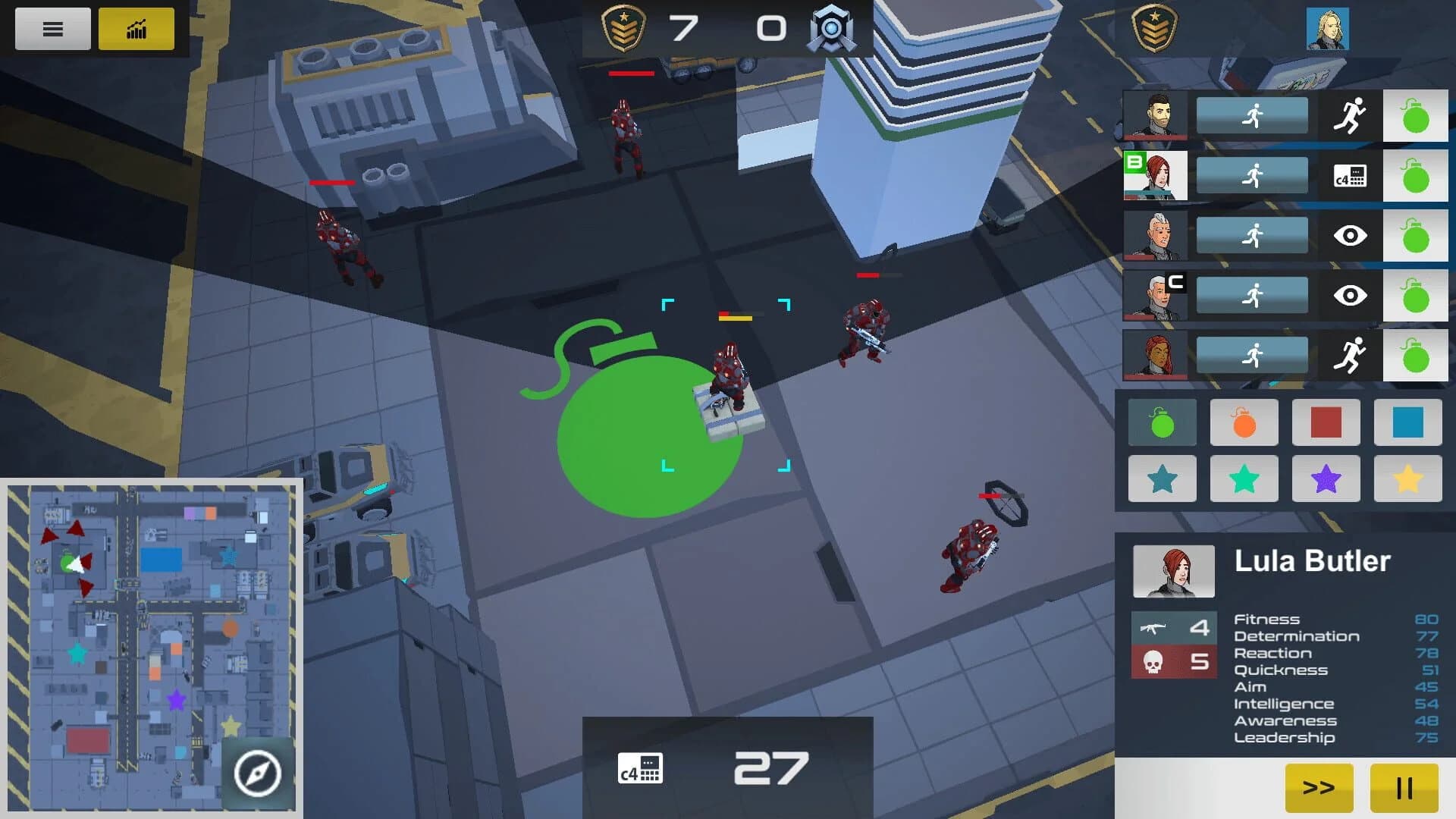Image resolution: width=1456 pixels, height=819 pixels.
Task: Select the purple star marker
Action: click(x=1326, y=479)
